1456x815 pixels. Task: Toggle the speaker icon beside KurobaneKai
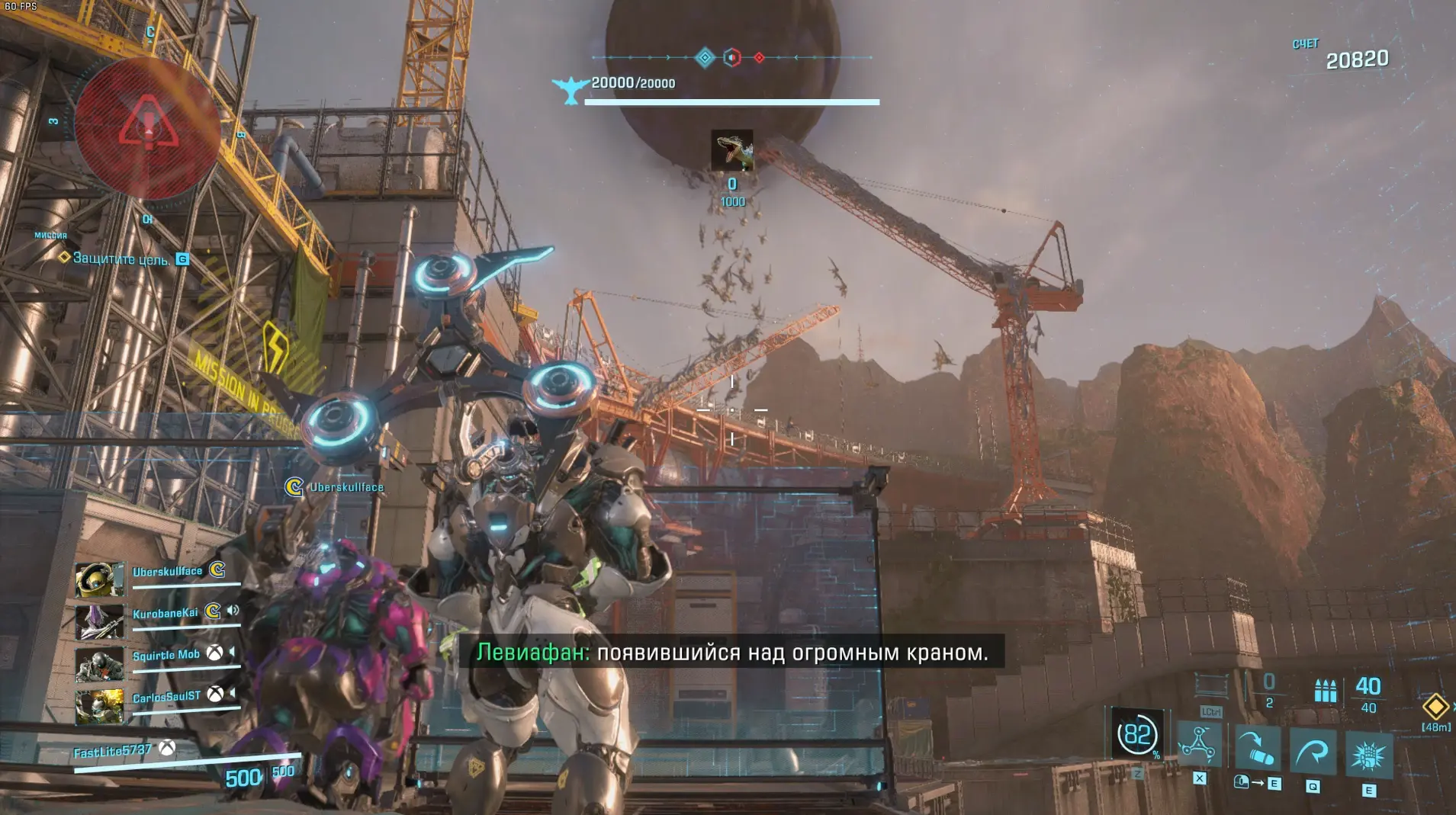click(233, 611)
